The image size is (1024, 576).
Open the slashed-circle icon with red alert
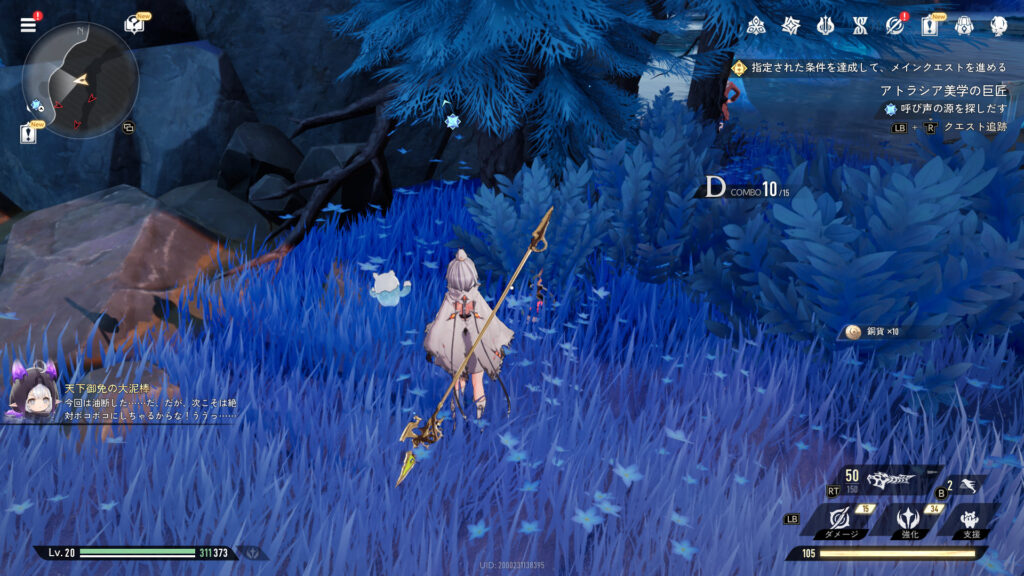(894, 26)
